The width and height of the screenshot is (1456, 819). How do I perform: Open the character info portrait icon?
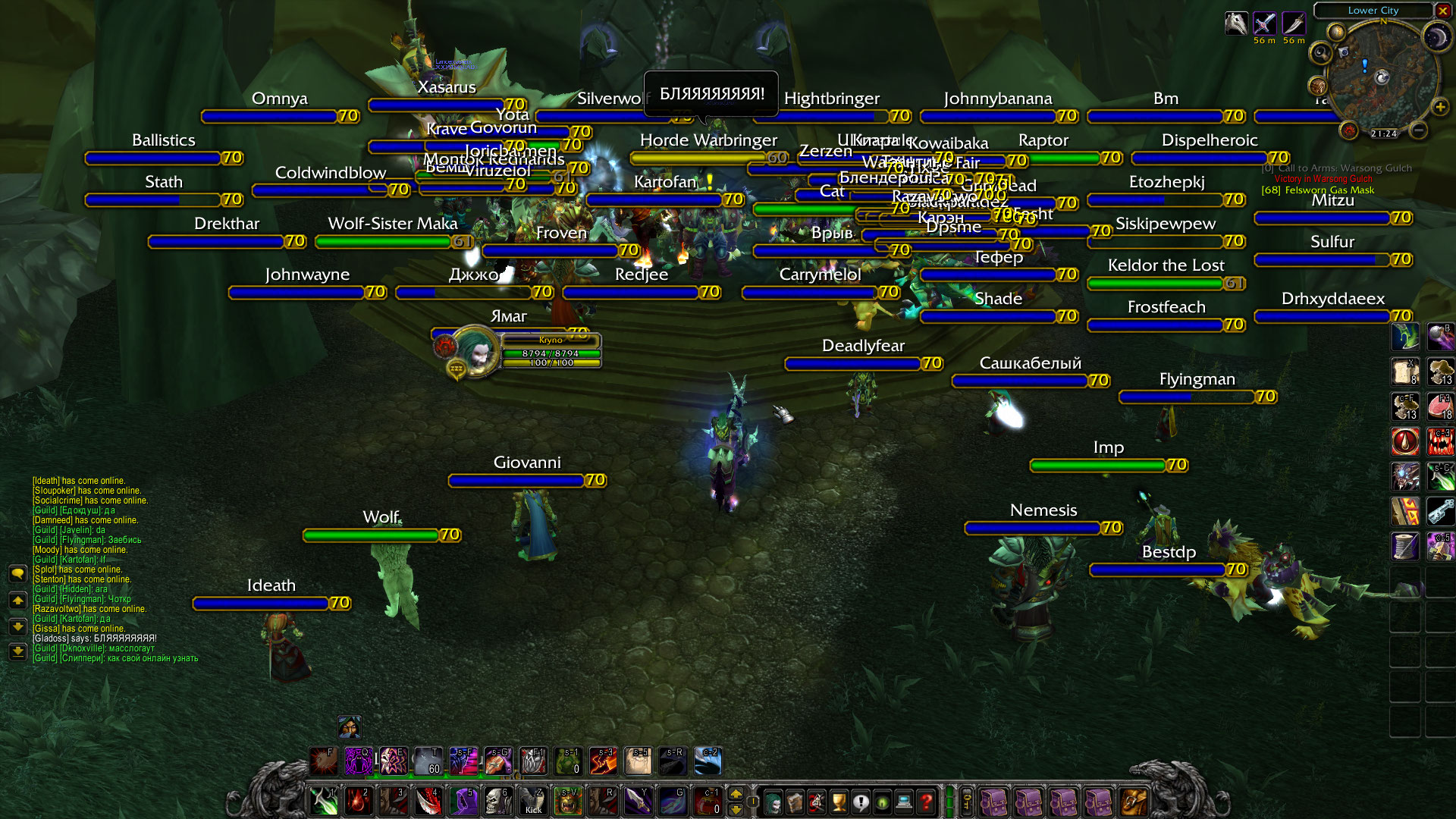pyautogui.click(x=772, y=802)
